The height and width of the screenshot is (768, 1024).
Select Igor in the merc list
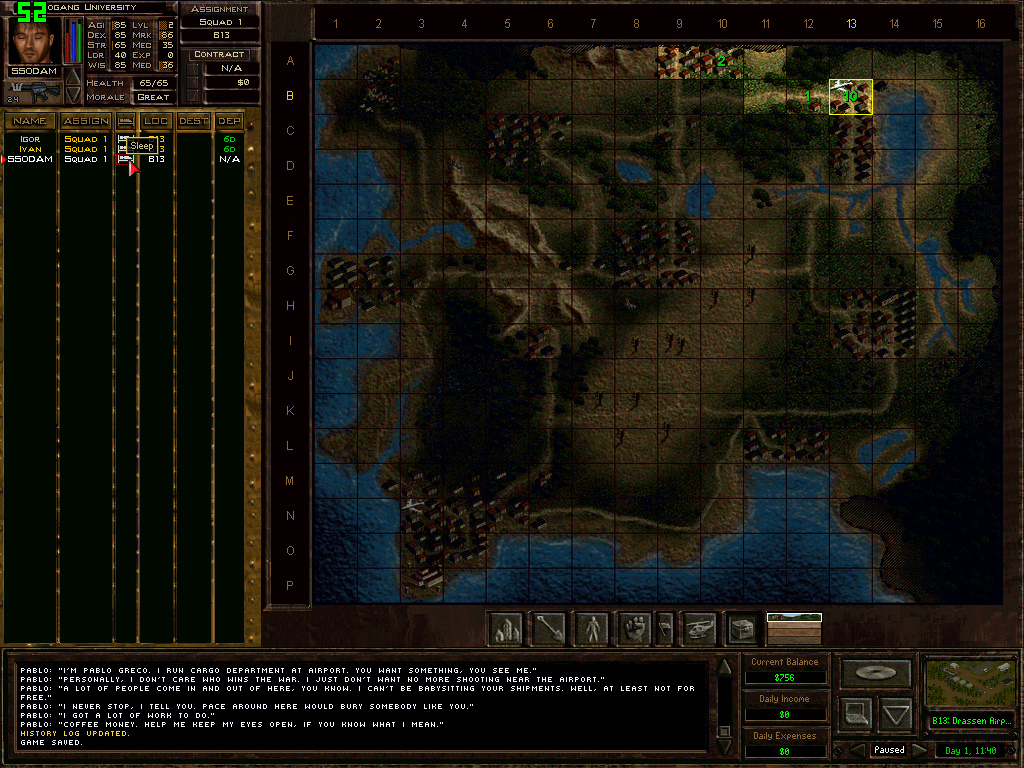click(29, 139)
